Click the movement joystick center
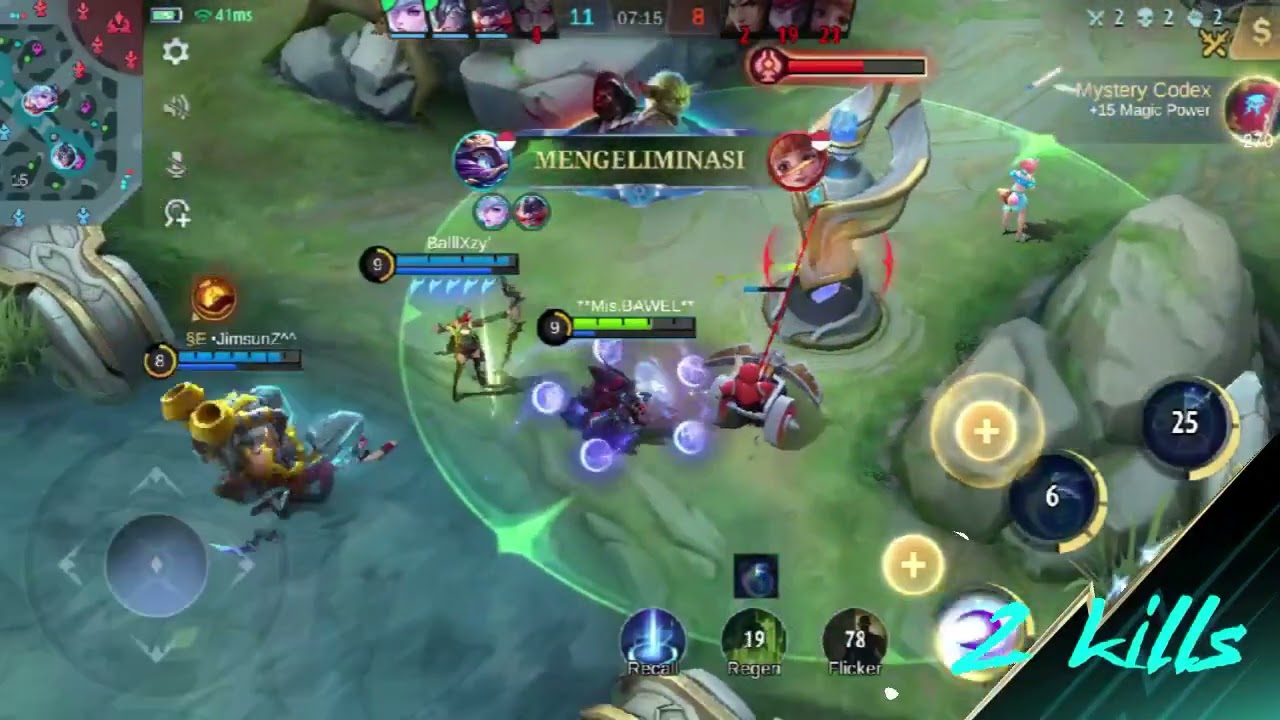This screenshot has width=1280, height=720. click(156, 564)
